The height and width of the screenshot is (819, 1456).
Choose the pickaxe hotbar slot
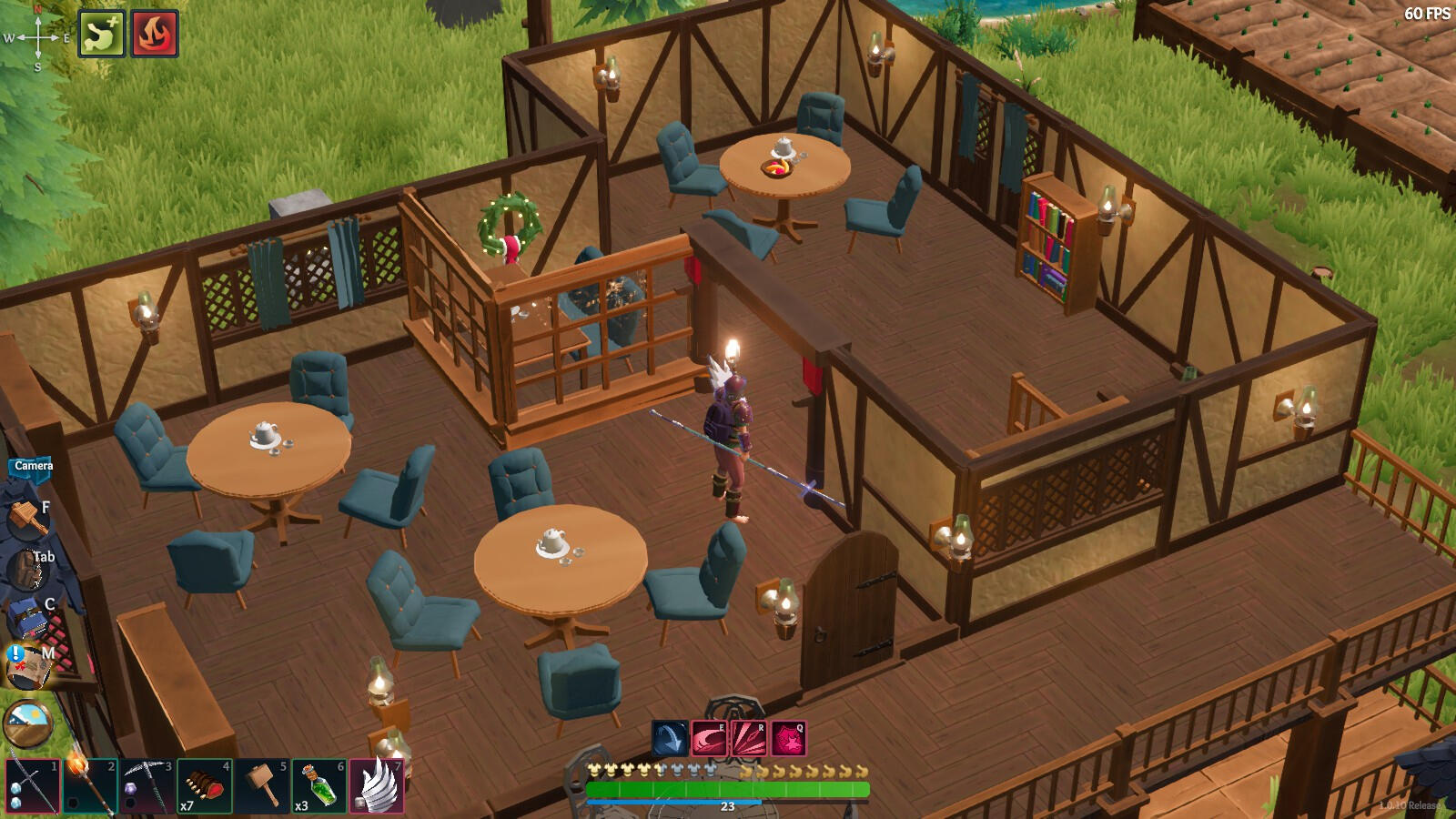[x=147, y=786]
